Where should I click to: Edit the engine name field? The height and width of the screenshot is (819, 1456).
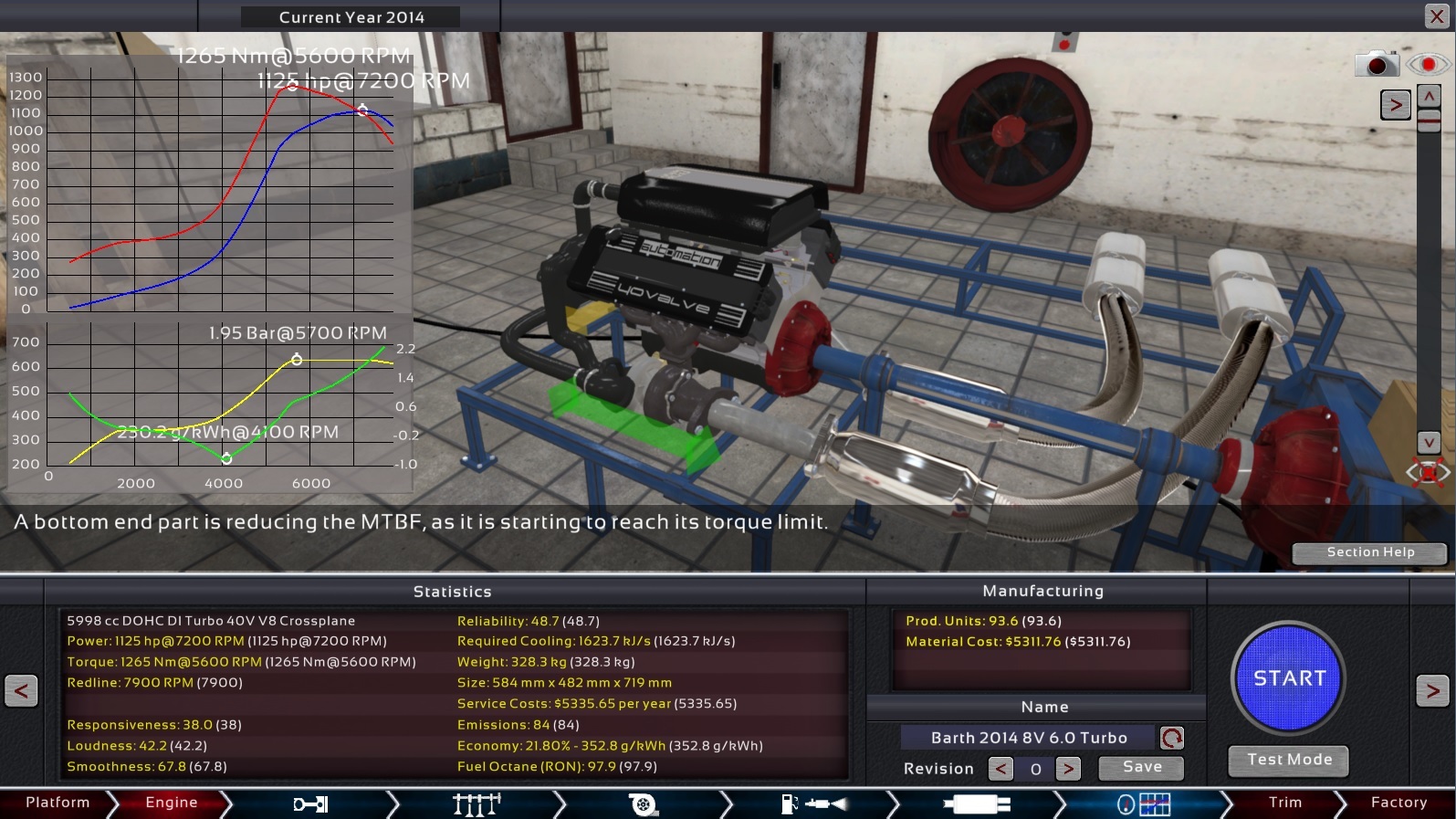click(1028, 738)
